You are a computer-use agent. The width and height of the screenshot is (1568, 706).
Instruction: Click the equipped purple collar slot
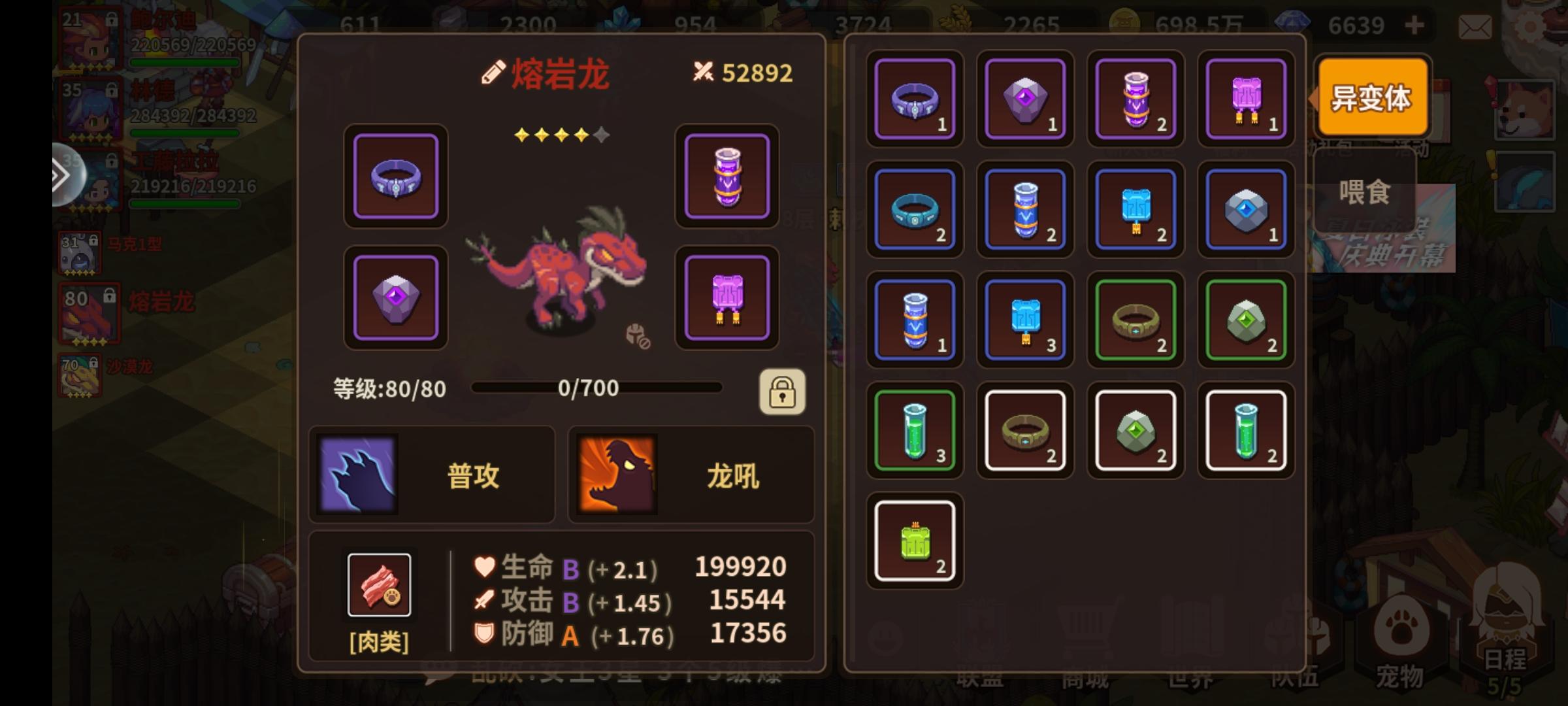click(x=395, y=177)
